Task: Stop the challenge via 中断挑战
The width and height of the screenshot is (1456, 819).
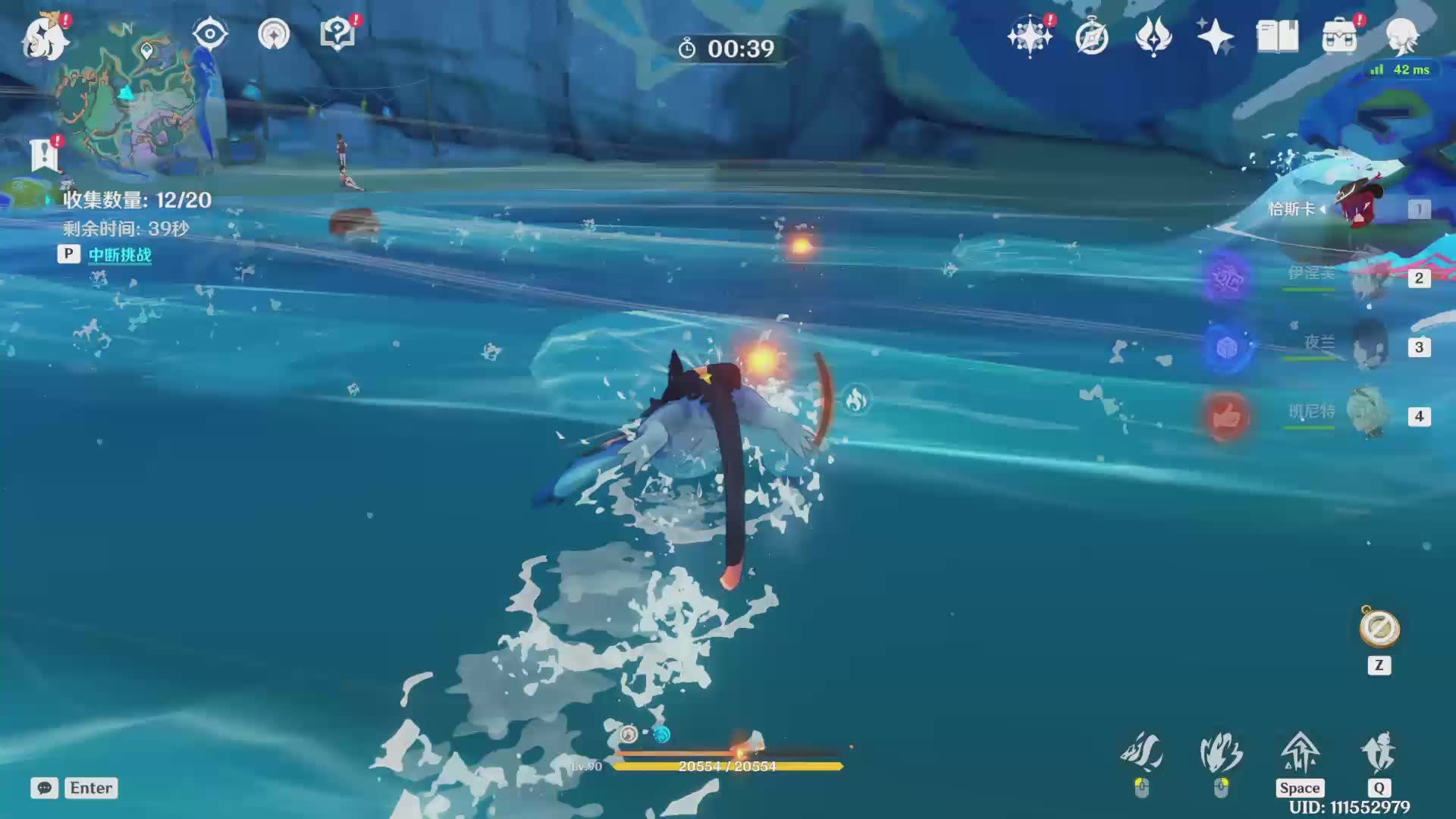Action: point(119,255)
